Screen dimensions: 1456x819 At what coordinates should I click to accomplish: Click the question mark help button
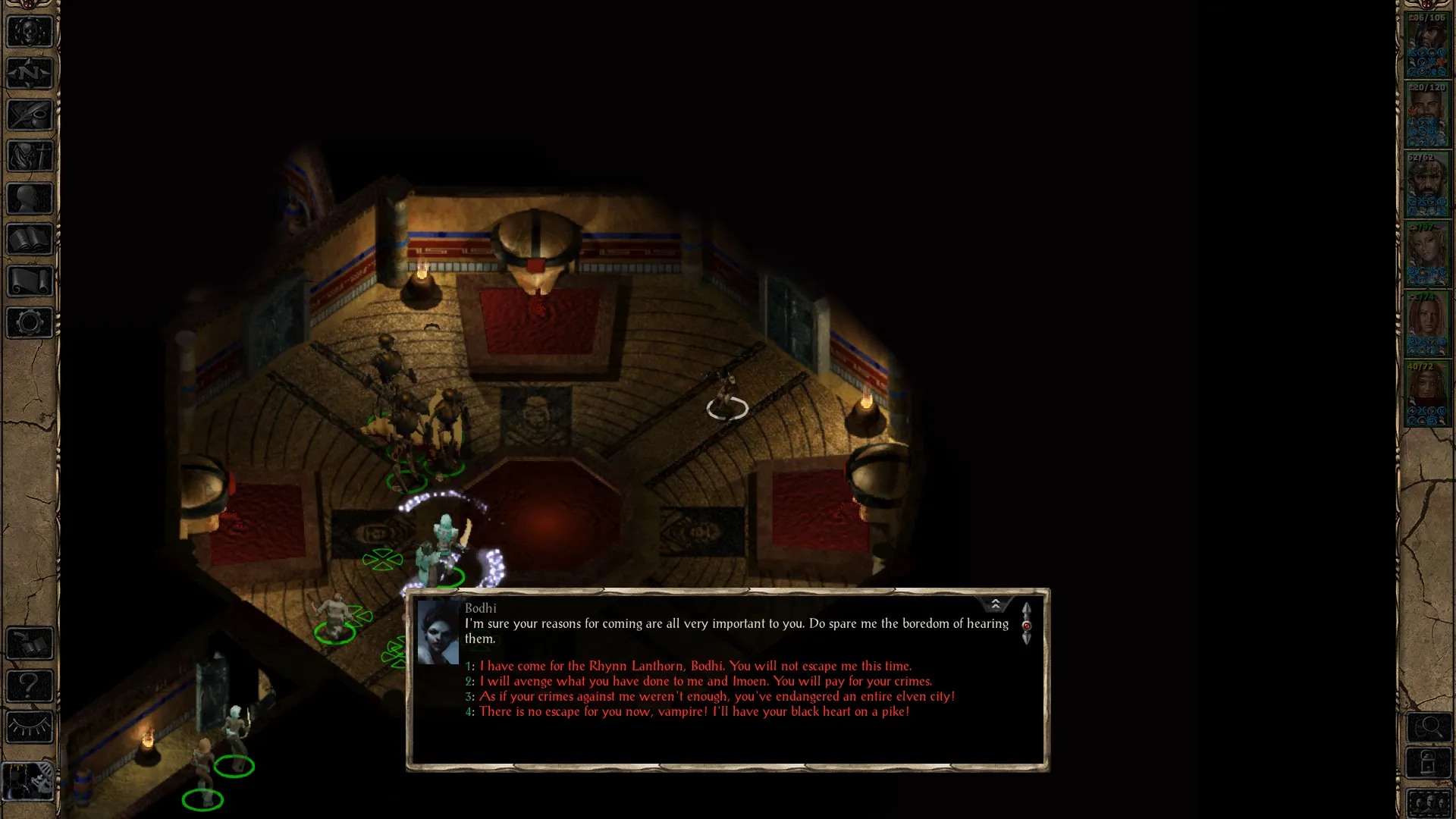[x=30, y=686]
